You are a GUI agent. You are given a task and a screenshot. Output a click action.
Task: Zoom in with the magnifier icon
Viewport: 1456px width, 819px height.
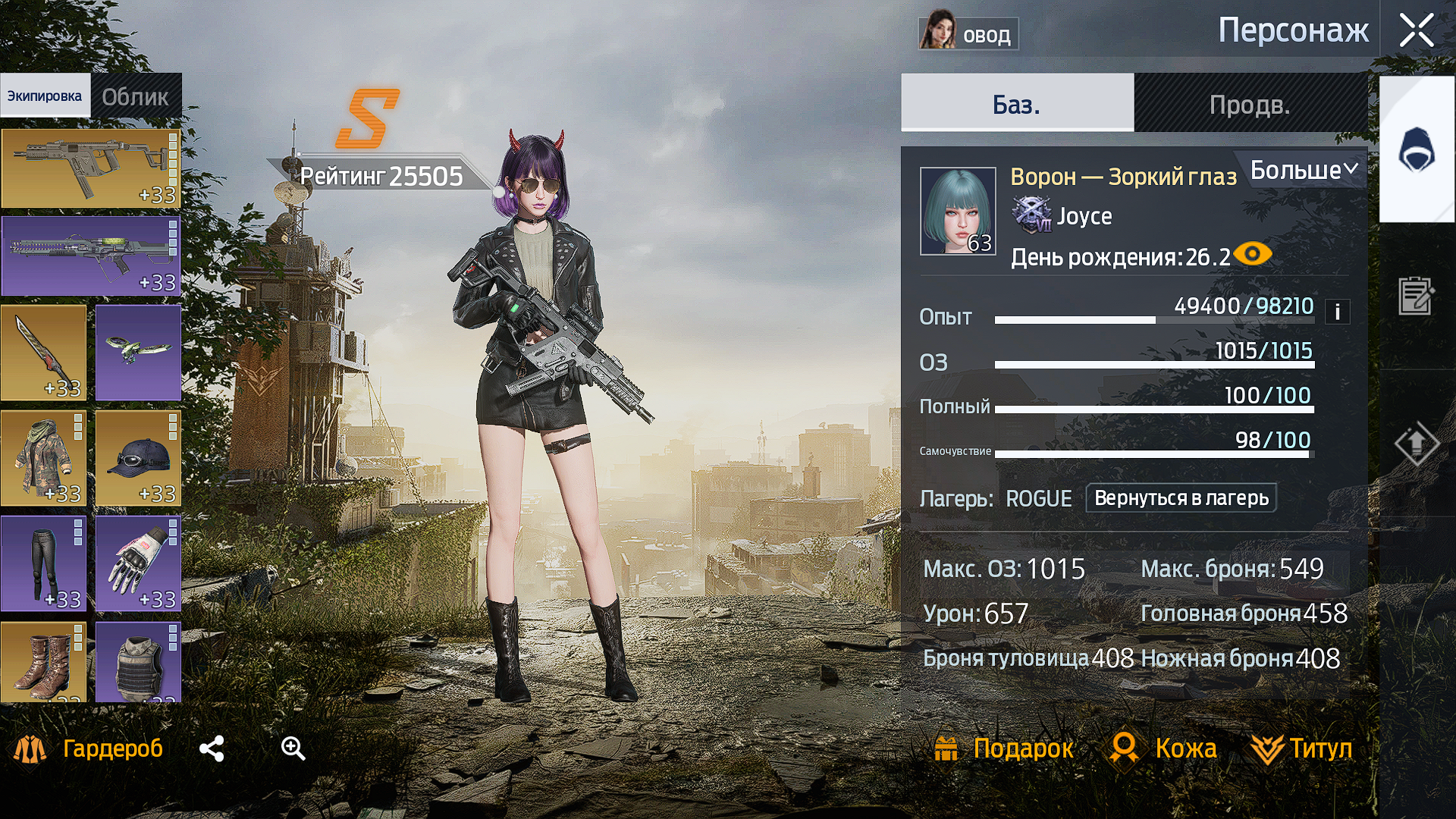(x=293, y=748)
